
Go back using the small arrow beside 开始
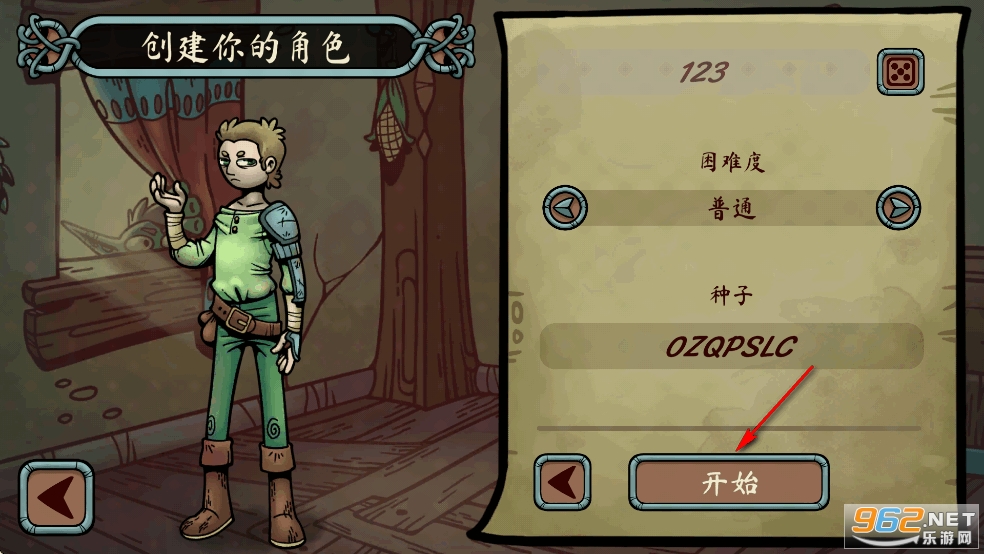coord(562,483)
